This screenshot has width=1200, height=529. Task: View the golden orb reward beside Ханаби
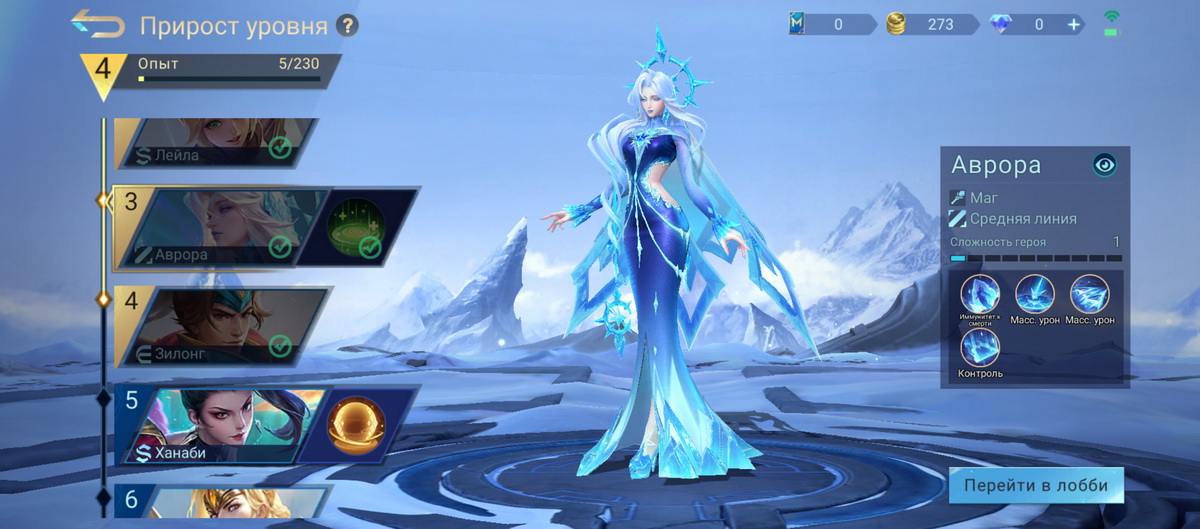point(357,424)
